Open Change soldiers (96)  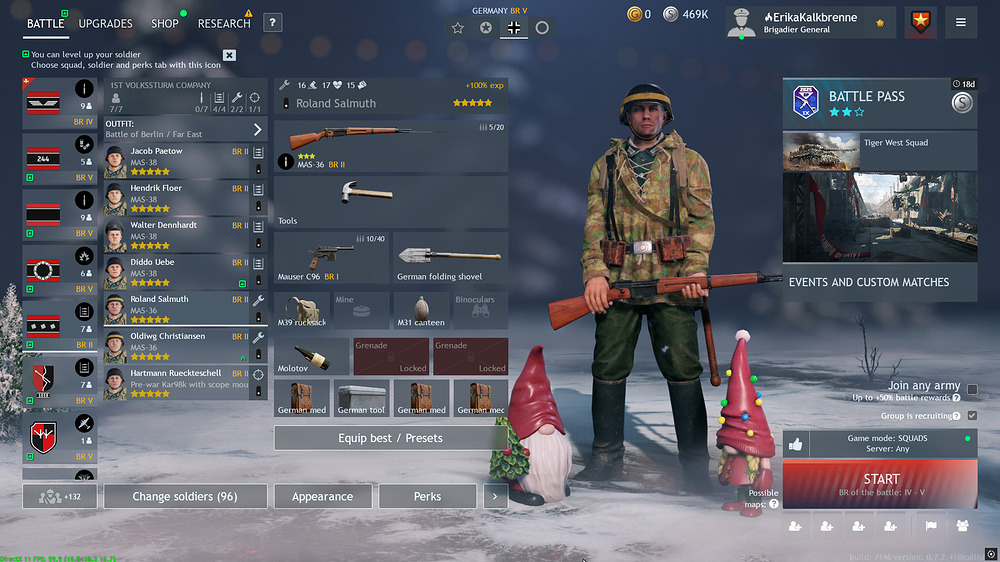click(185, 496)
